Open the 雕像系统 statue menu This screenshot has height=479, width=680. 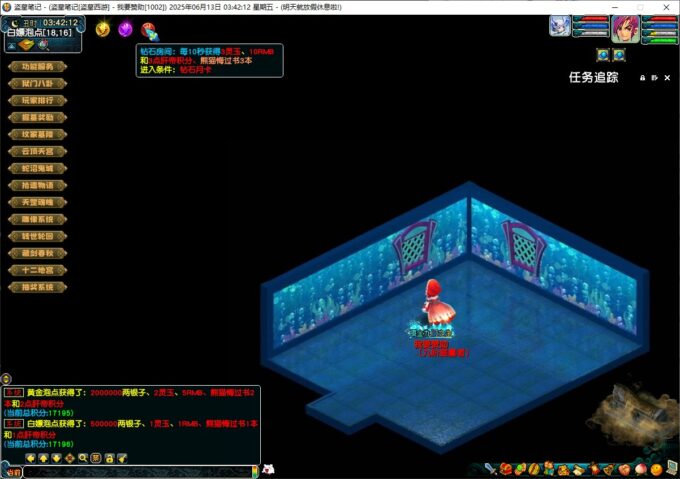pos(36,219)
